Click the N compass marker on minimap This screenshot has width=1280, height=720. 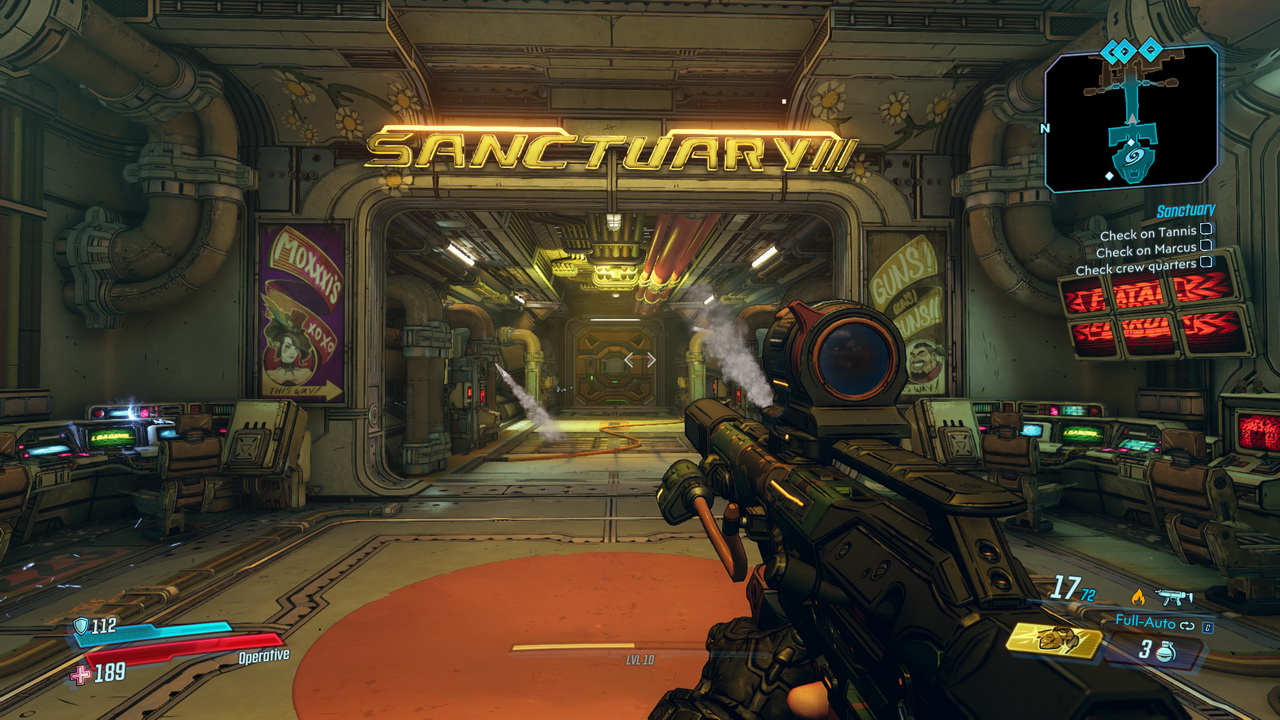tap(1046, 128)
